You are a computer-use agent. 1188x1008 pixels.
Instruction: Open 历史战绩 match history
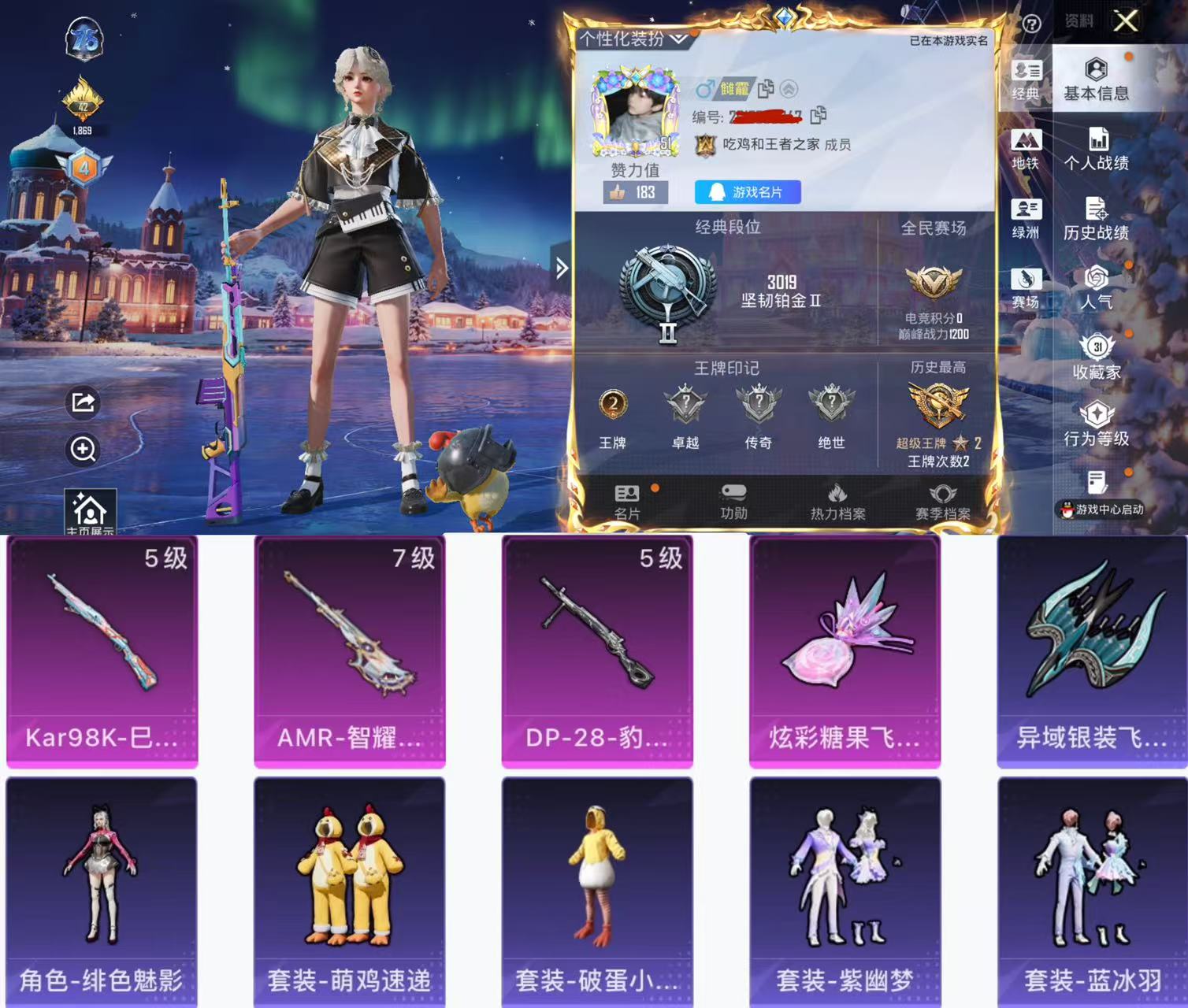1096,219
